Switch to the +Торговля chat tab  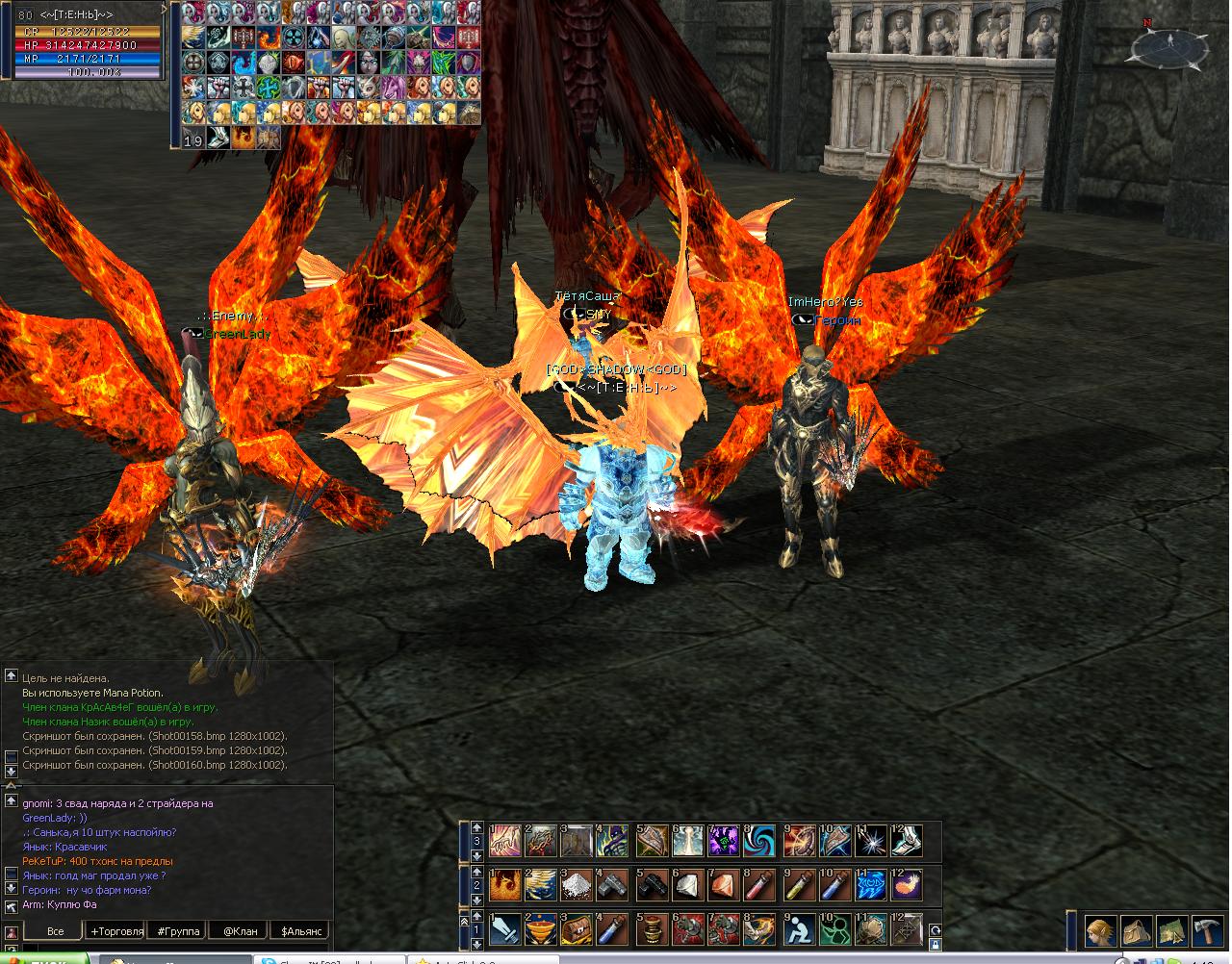[116, 930]
